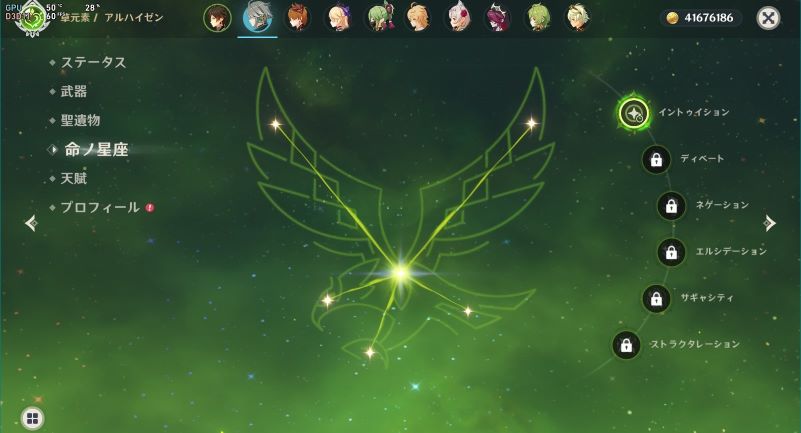This screenshot has width=801, height=433.
Task: Go to the 聖遺物 section
Action: (x=80, y=120)
